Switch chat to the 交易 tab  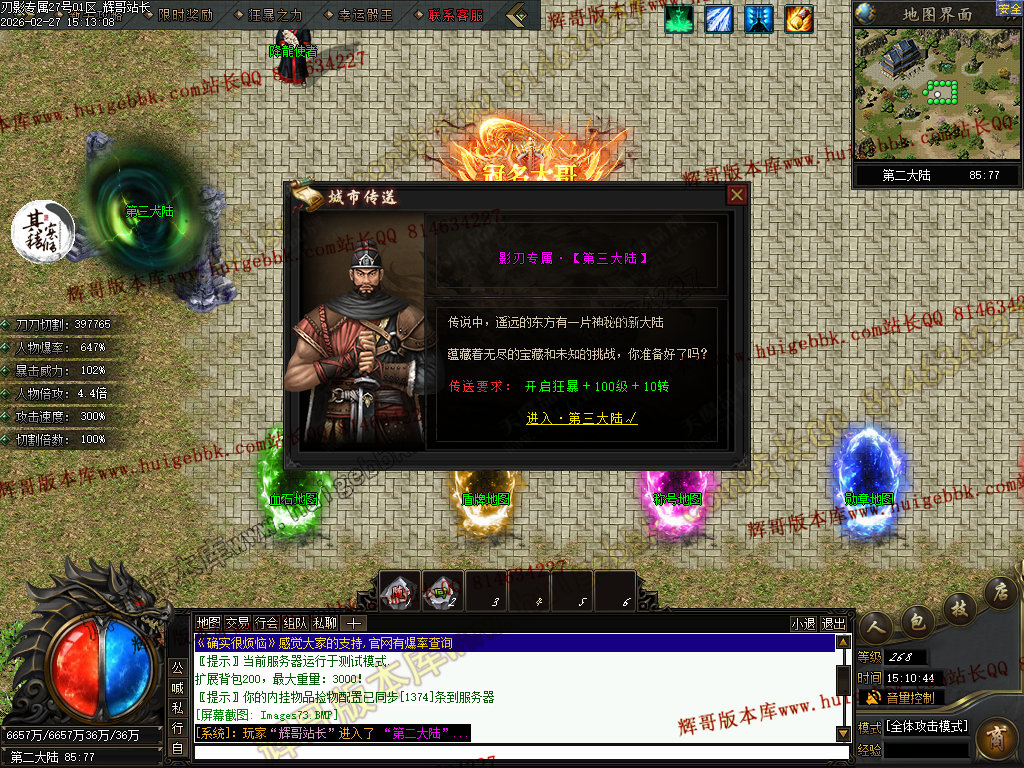tap(237, 623)
